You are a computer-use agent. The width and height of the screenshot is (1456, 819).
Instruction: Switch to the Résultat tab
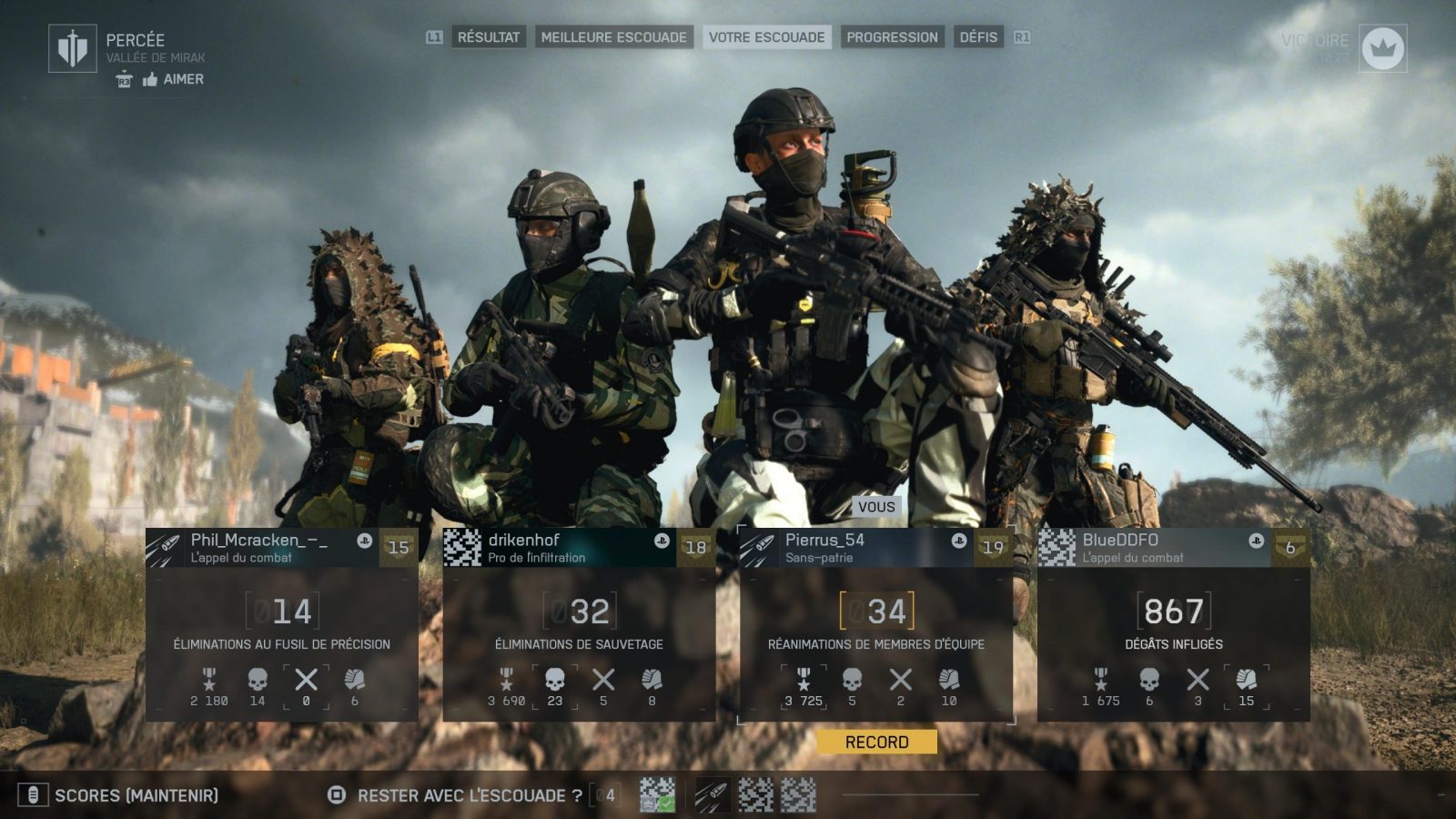click(488, 37)
